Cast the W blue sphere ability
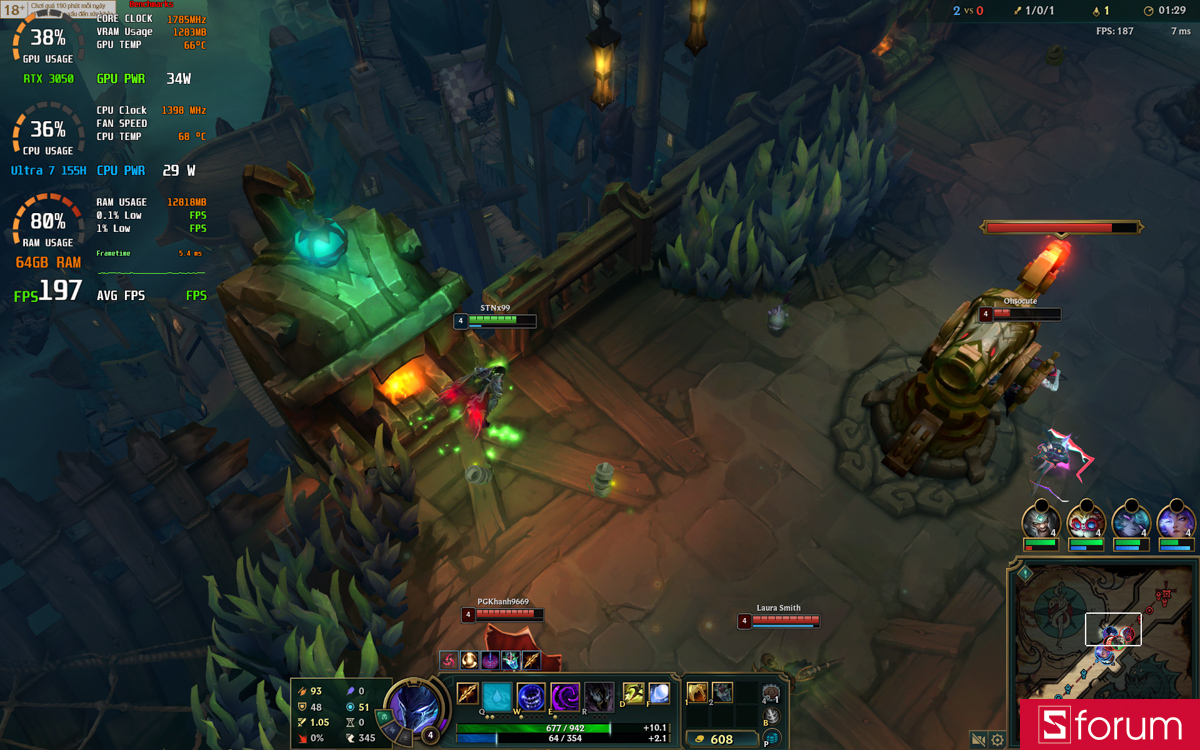The width and height of the screenshot is (1200, 750). [x=531, y=695]
